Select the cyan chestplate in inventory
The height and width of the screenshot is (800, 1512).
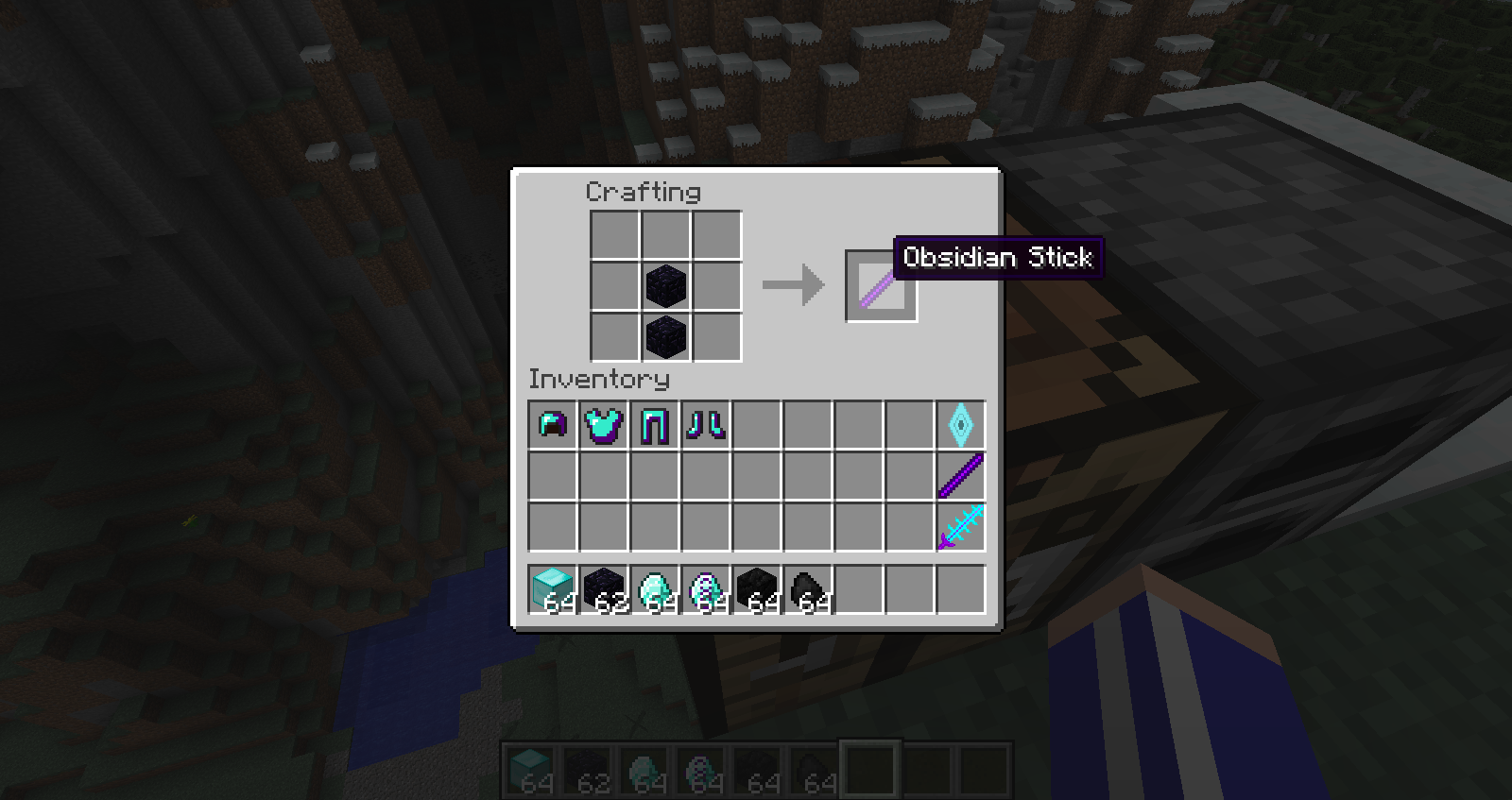tap(604, 425)
